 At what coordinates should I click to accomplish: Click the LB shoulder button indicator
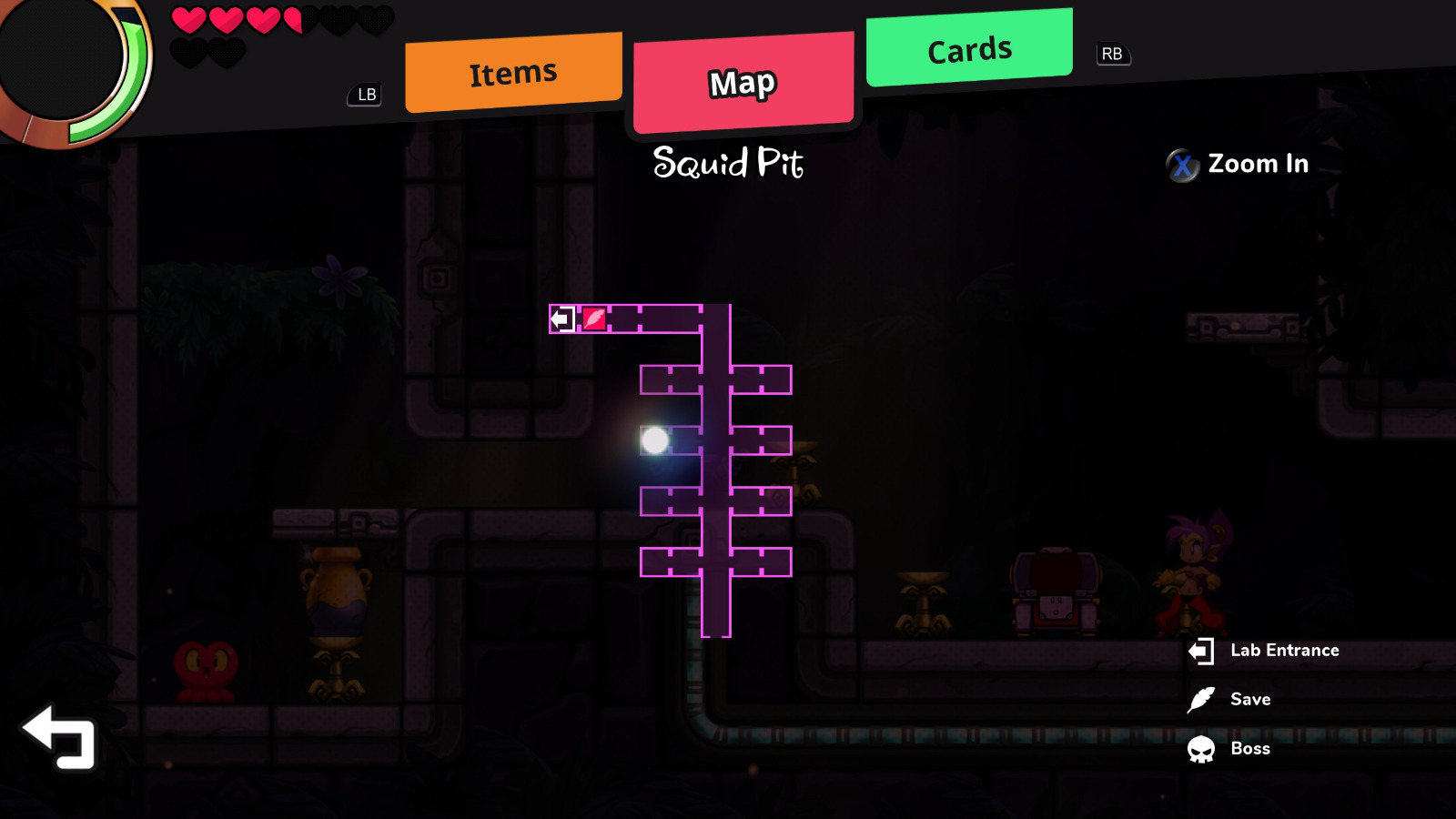point(365,94)
